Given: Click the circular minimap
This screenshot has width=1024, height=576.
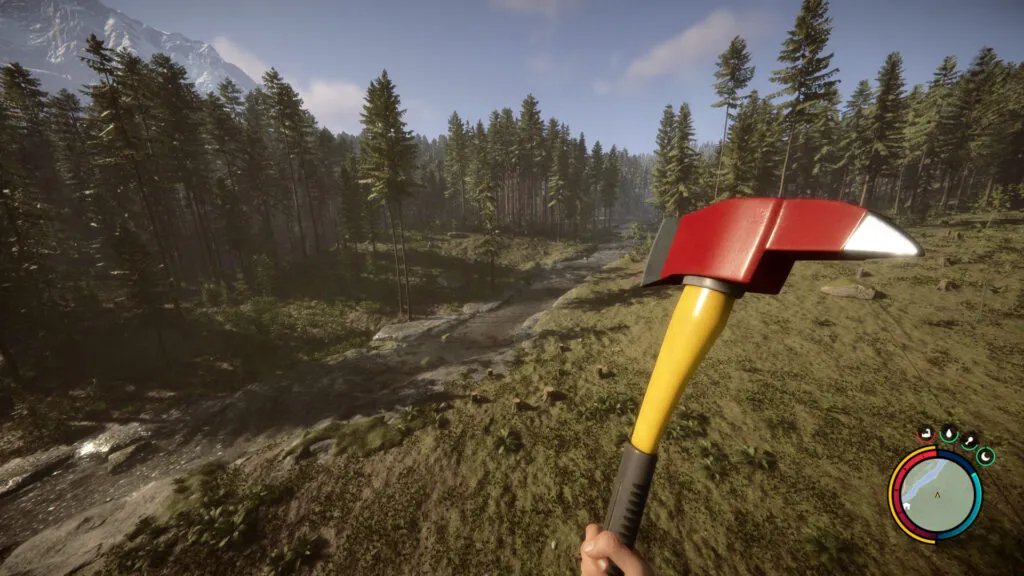Looking at the screenshot, I should coord(936,495).
